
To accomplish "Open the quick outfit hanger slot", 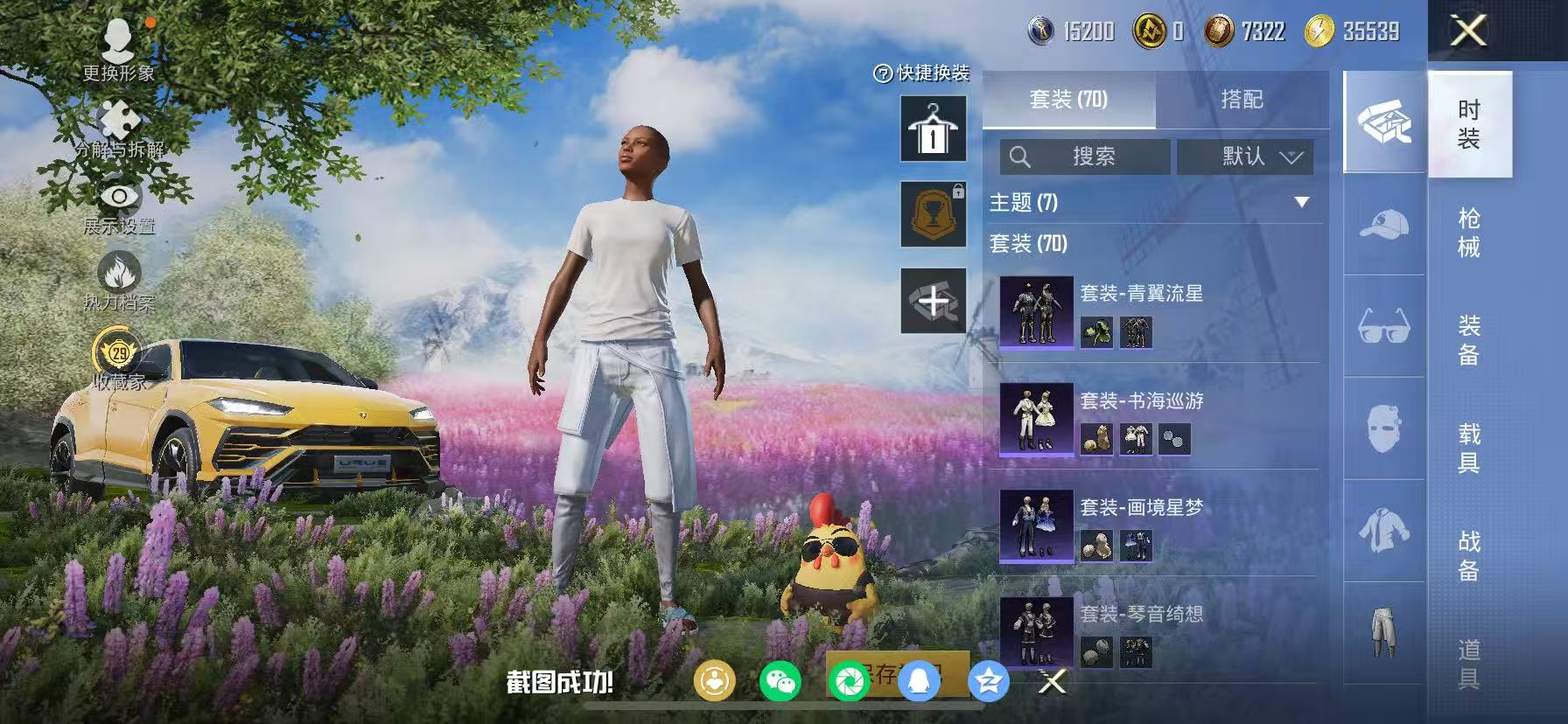I will click(933, 127).
